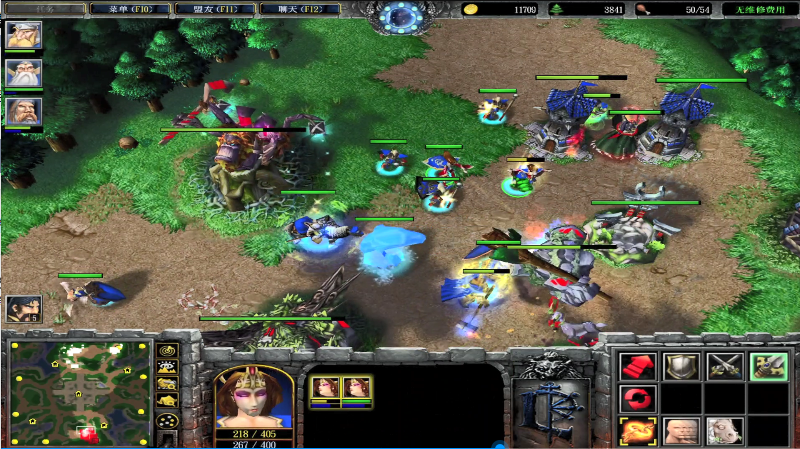Open the game menu (F10)
Viewport: 800px width, 449px height.
tap(128, 9)
